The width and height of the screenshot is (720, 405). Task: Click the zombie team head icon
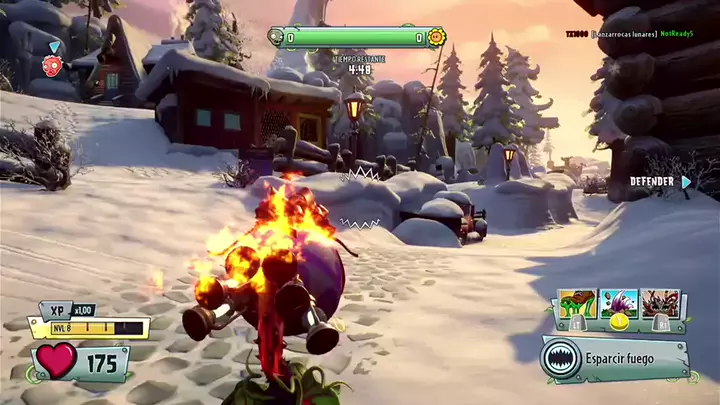276,38
